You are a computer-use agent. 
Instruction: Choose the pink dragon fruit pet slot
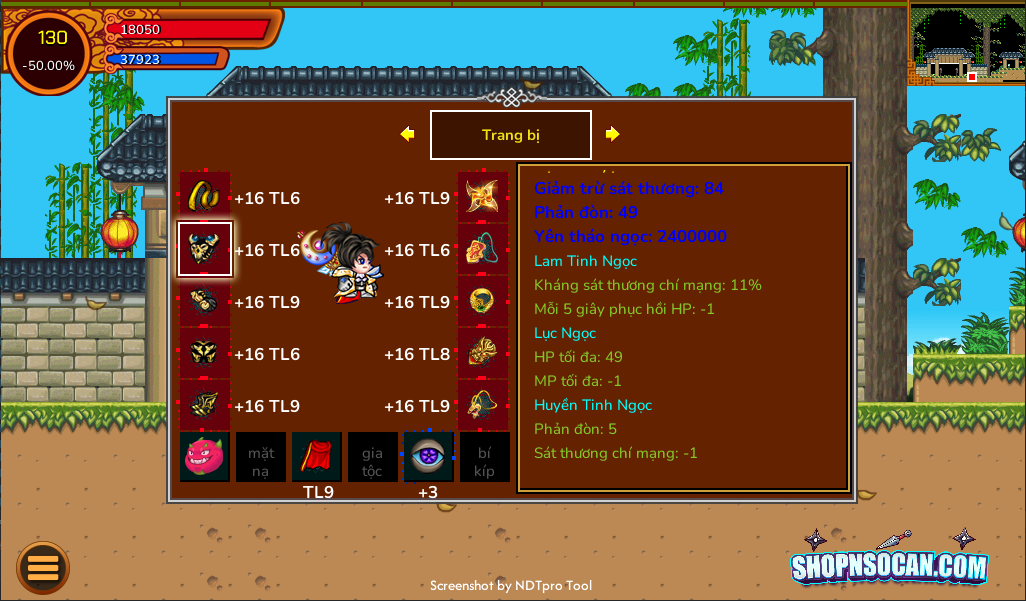click(x=205, y=456)
